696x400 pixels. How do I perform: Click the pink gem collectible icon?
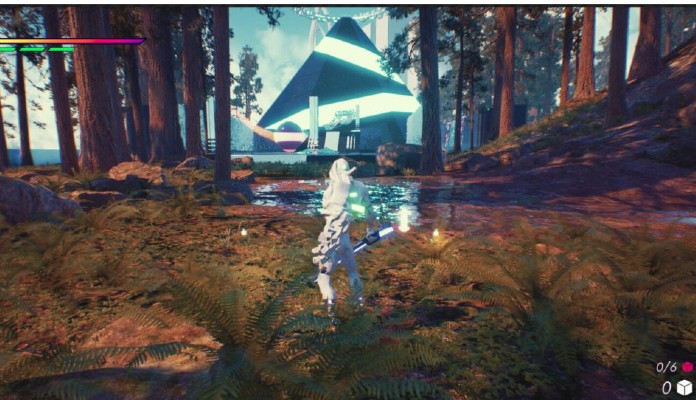(x=686, y=367)
